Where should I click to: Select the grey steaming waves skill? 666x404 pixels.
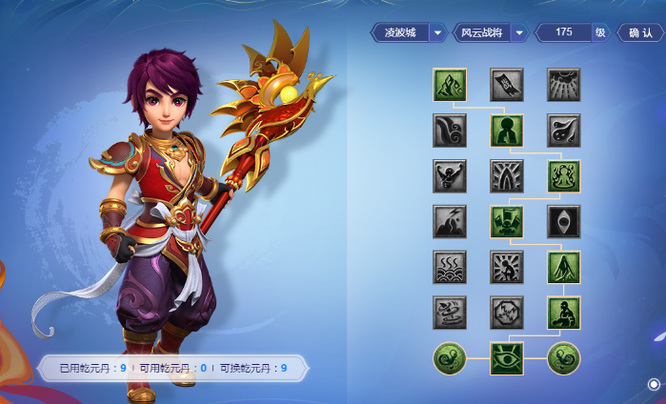coord(449,267)
